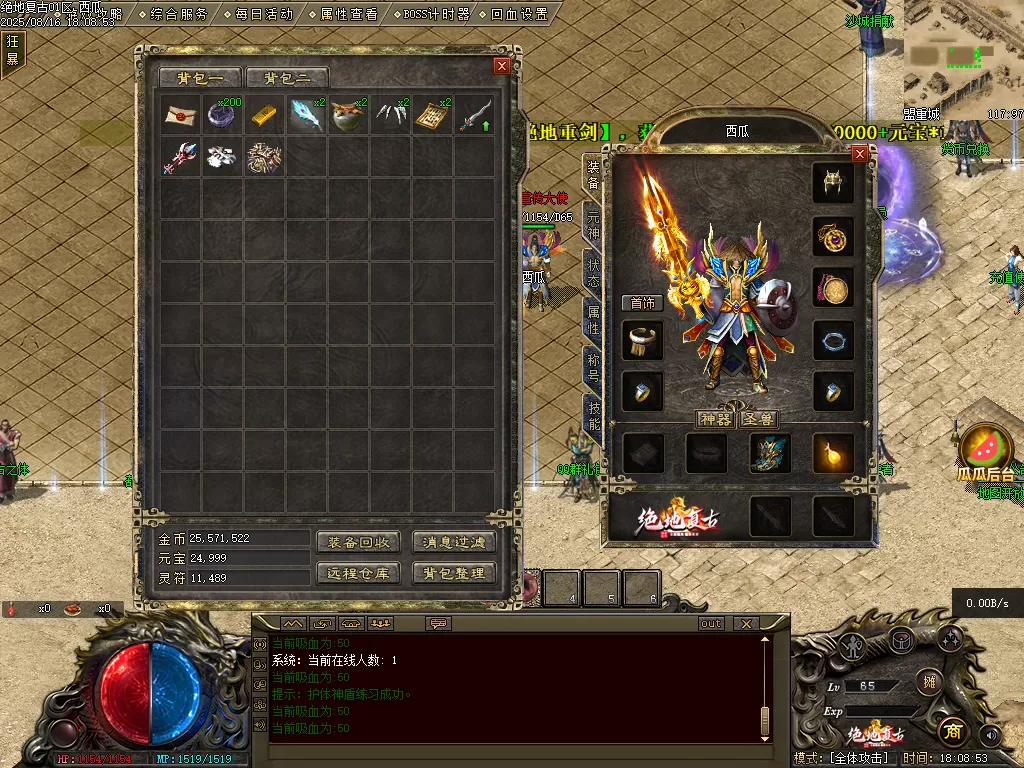Show the 神器 artifact section

point(716,419)
